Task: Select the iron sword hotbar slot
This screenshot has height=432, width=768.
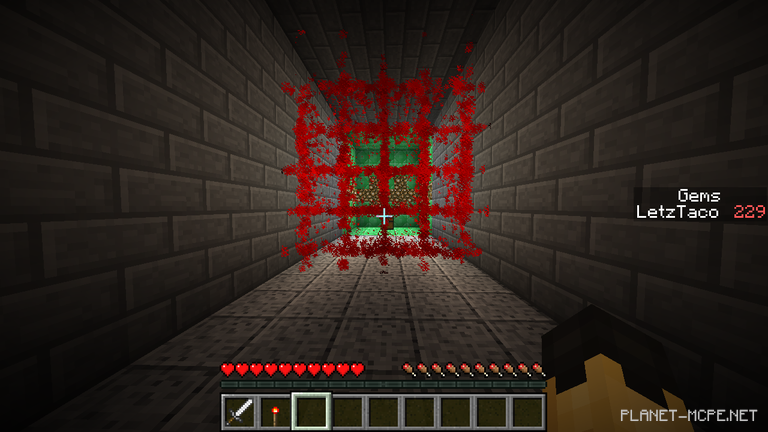Action: pyautogui.click(x=239, y=411)
